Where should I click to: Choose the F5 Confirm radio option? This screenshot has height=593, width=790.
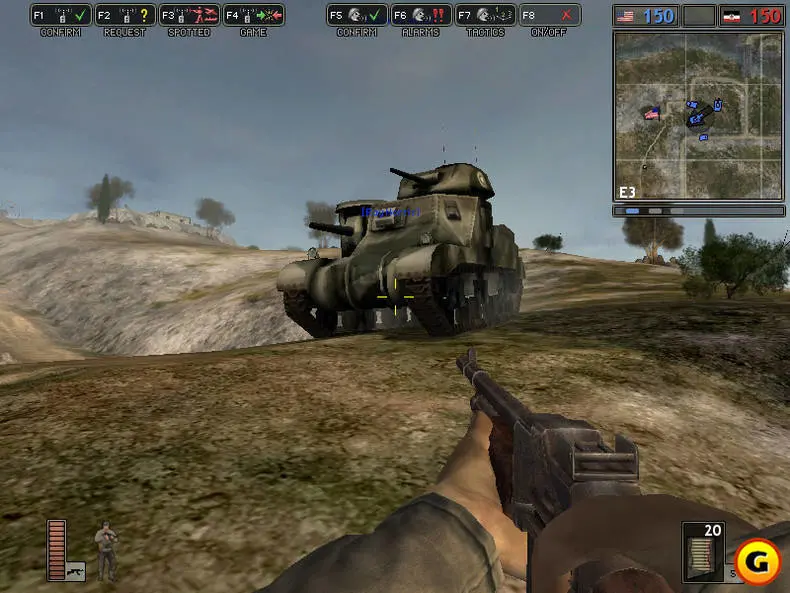[x=356, y=16]
